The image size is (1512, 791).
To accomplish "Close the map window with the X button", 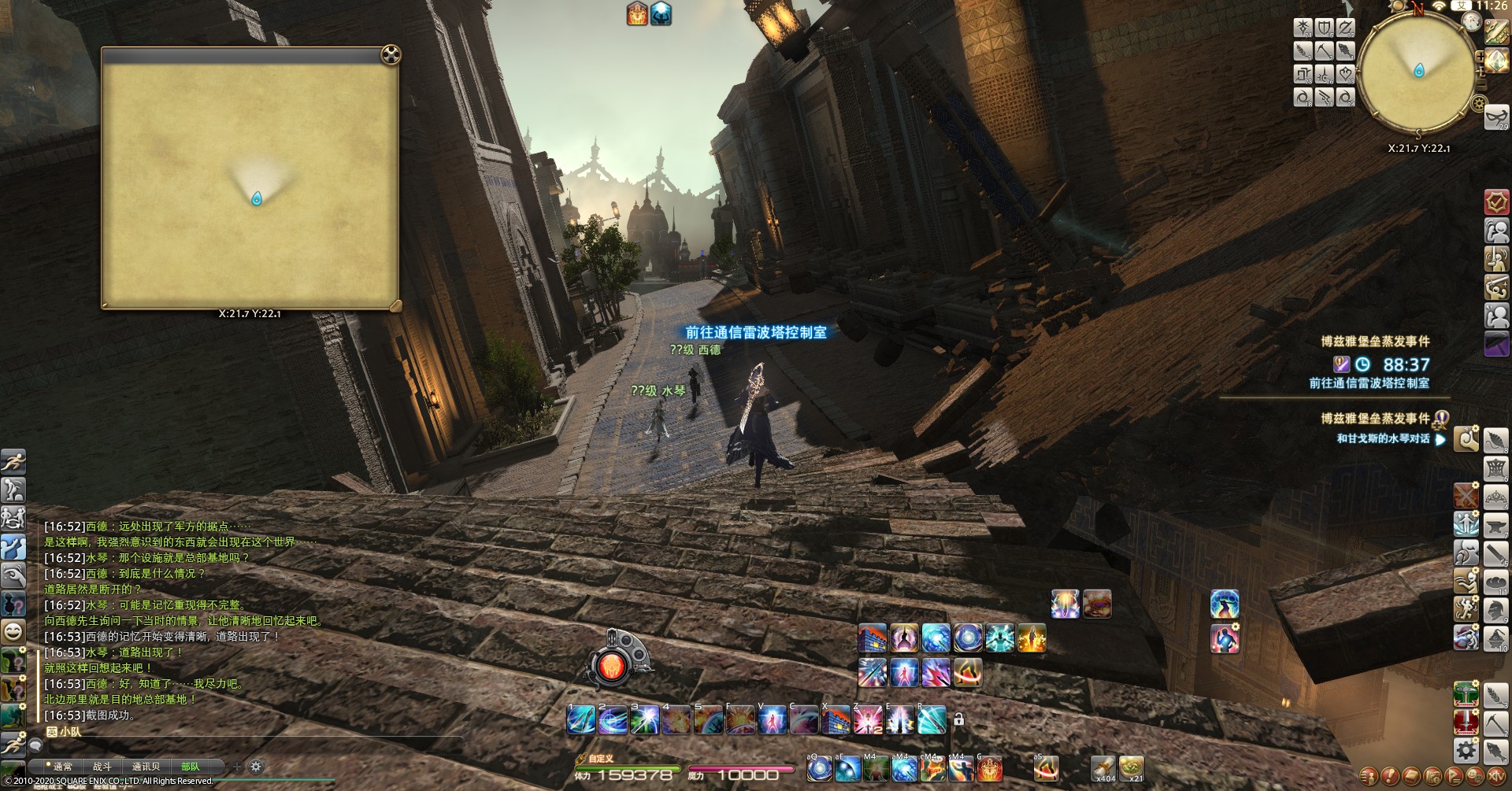I will click(x=391, y=54).
